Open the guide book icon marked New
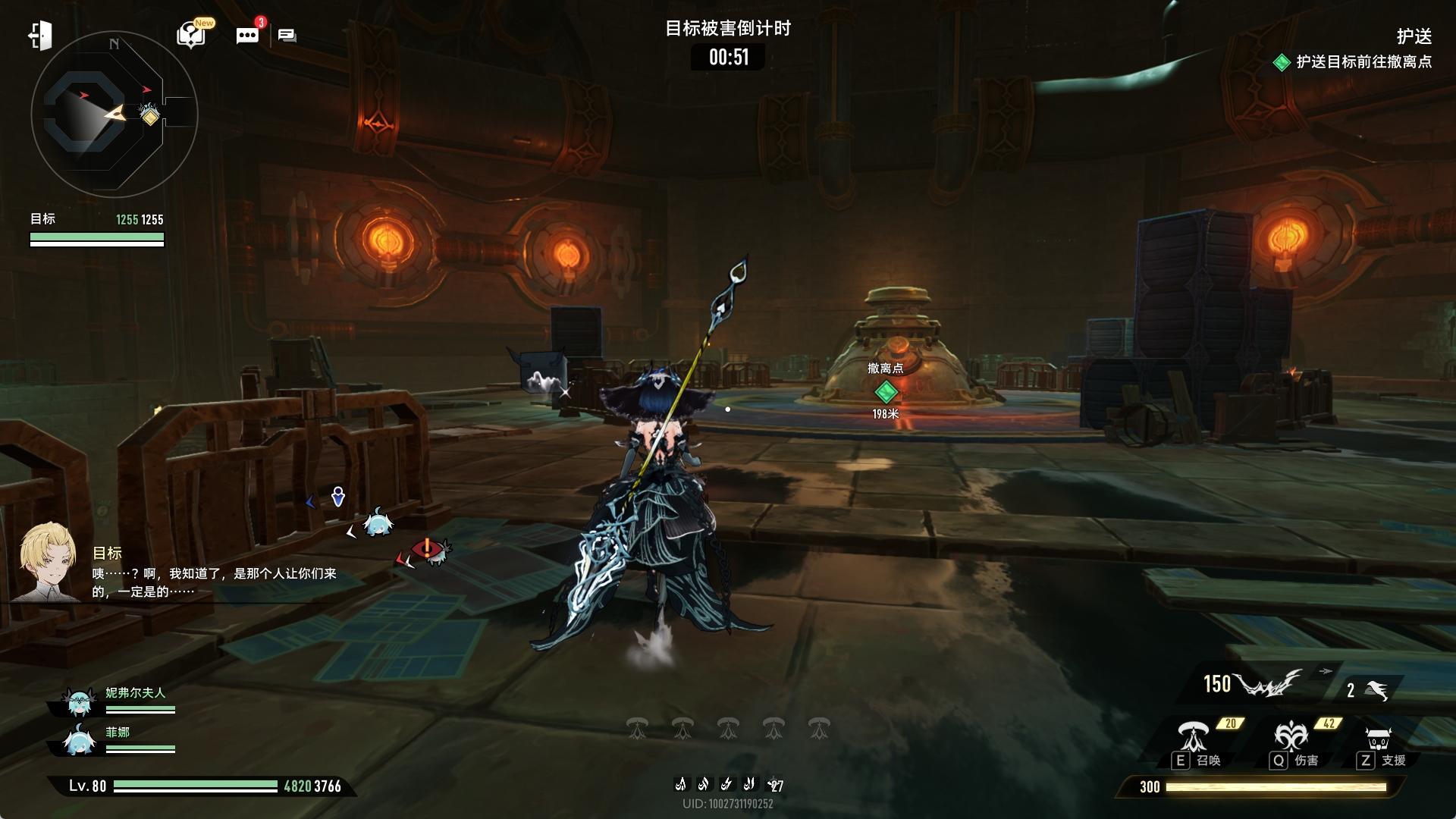This screenshot has width=1456, height=819. coord(190,35)
